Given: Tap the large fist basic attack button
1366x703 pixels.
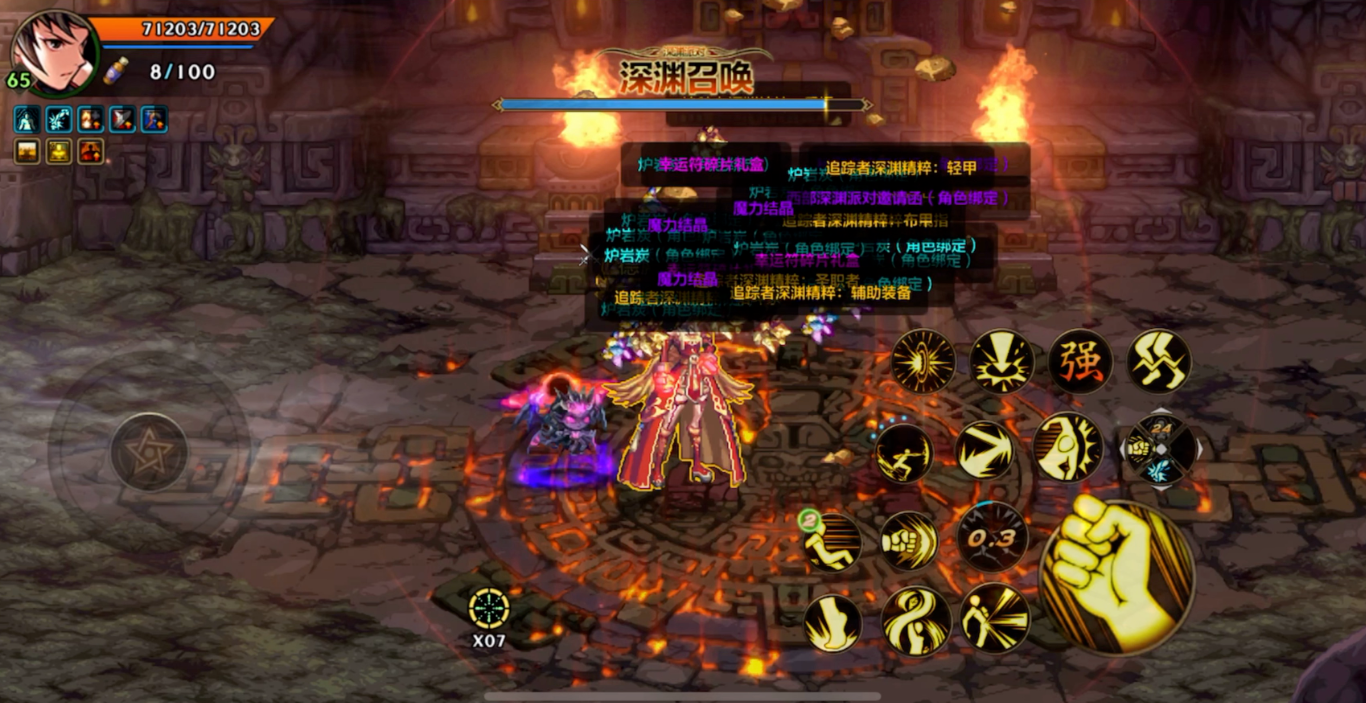Looking at the screenshot, I should click(1118, 577).
